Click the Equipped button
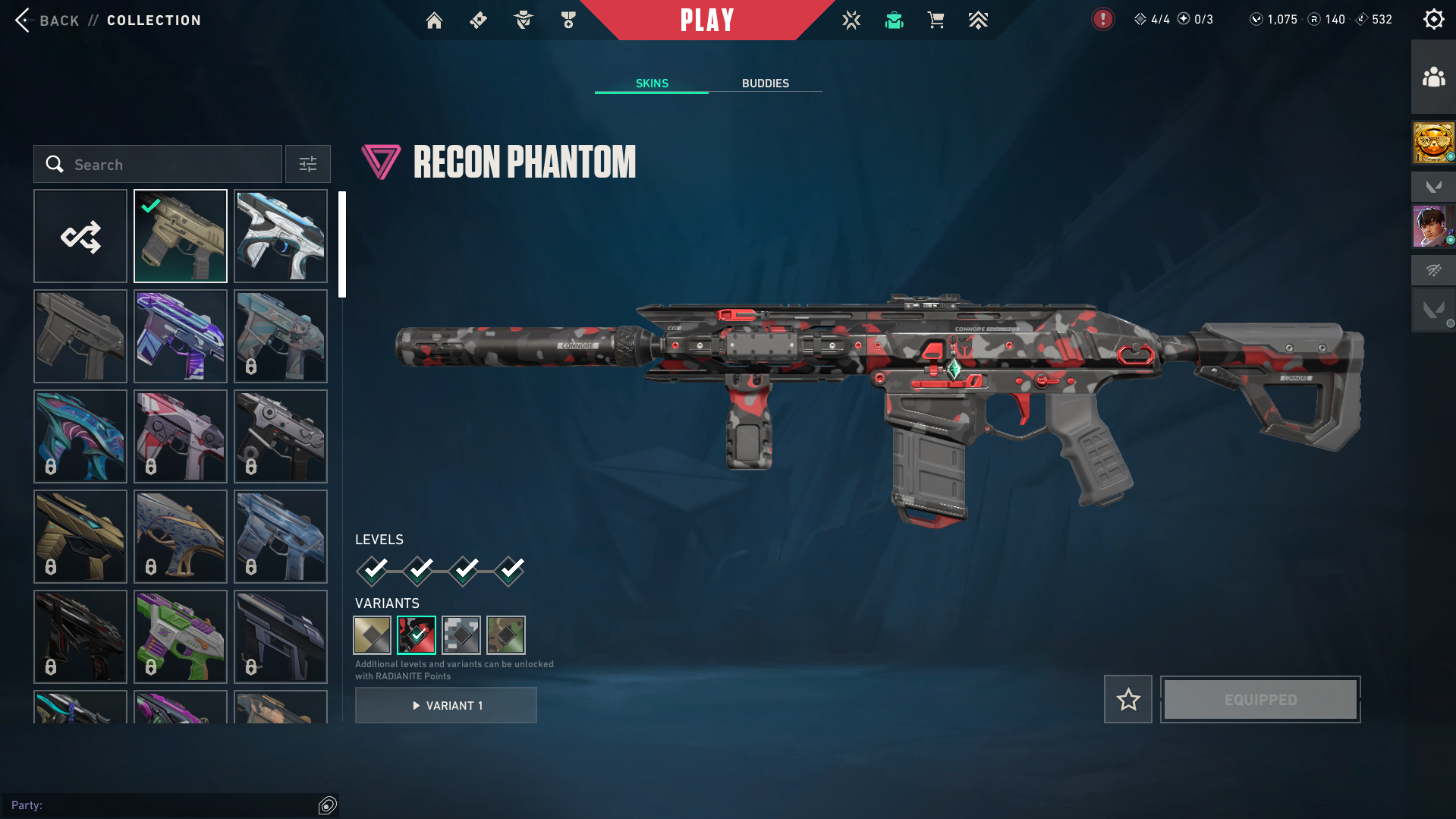1456x819 pixels. pyautogui.click(x=1260, y=700)
